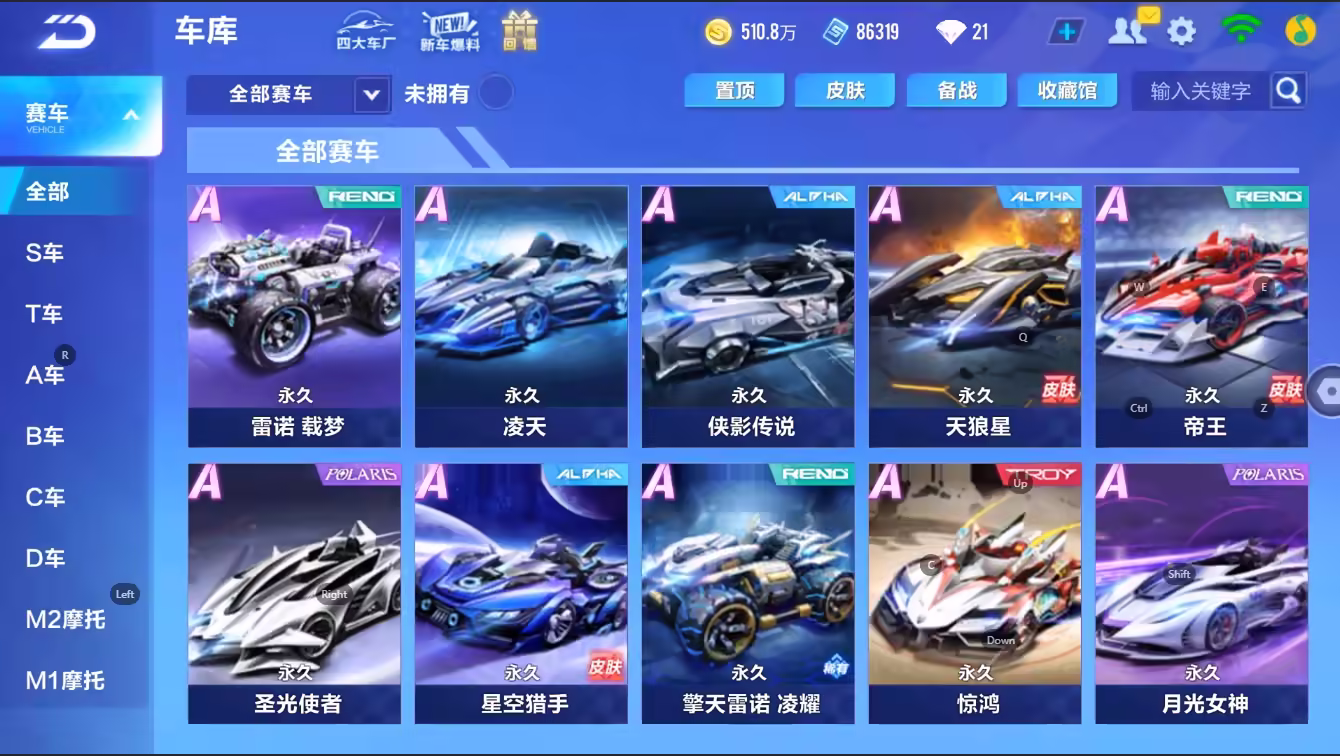Open the 皮肤 skins button
The image size is (1340, 756).
click(x=845, y=90)
